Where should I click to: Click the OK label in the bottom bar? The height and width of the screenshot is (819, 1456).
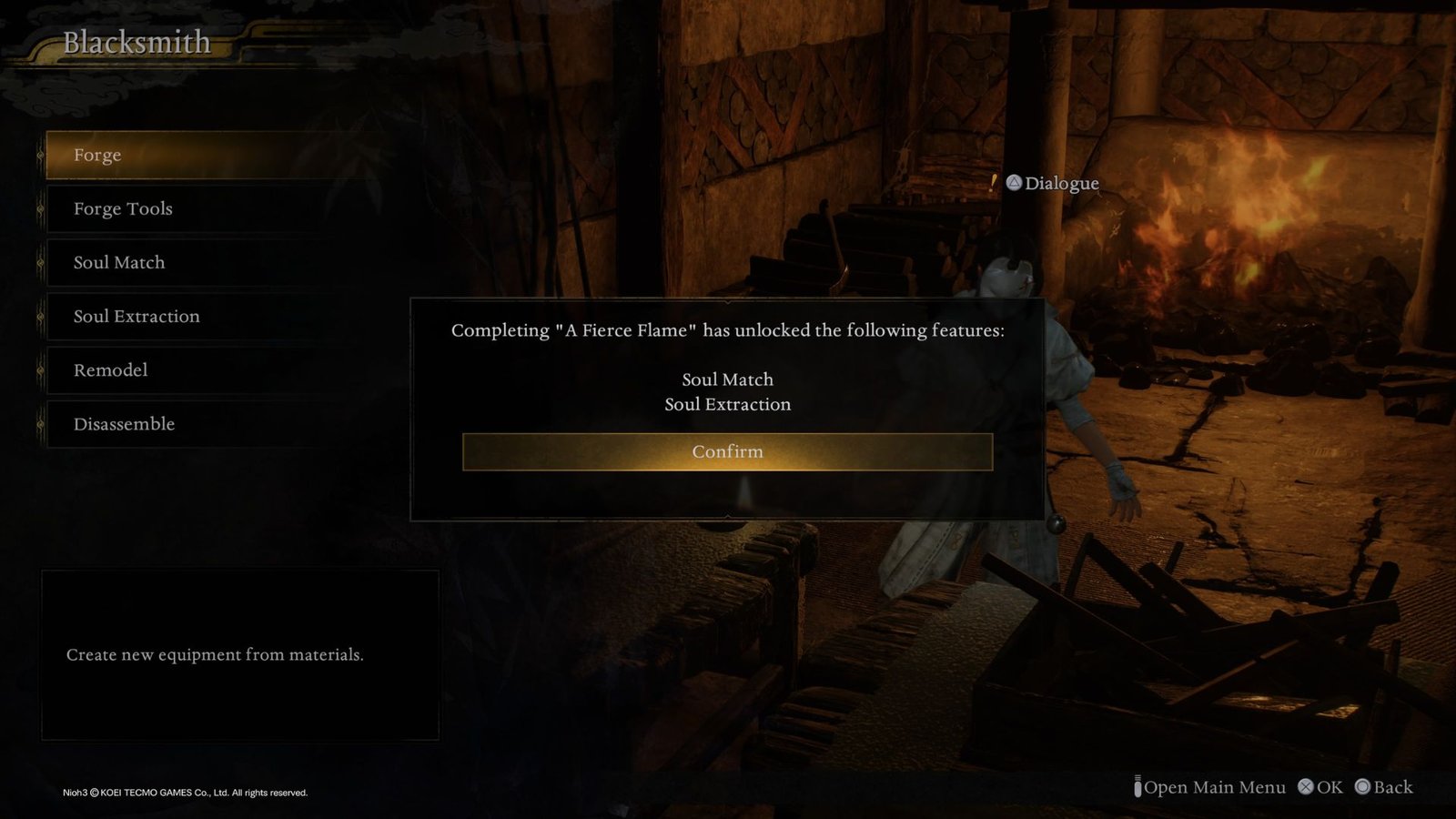click(x=1331, y=786)
